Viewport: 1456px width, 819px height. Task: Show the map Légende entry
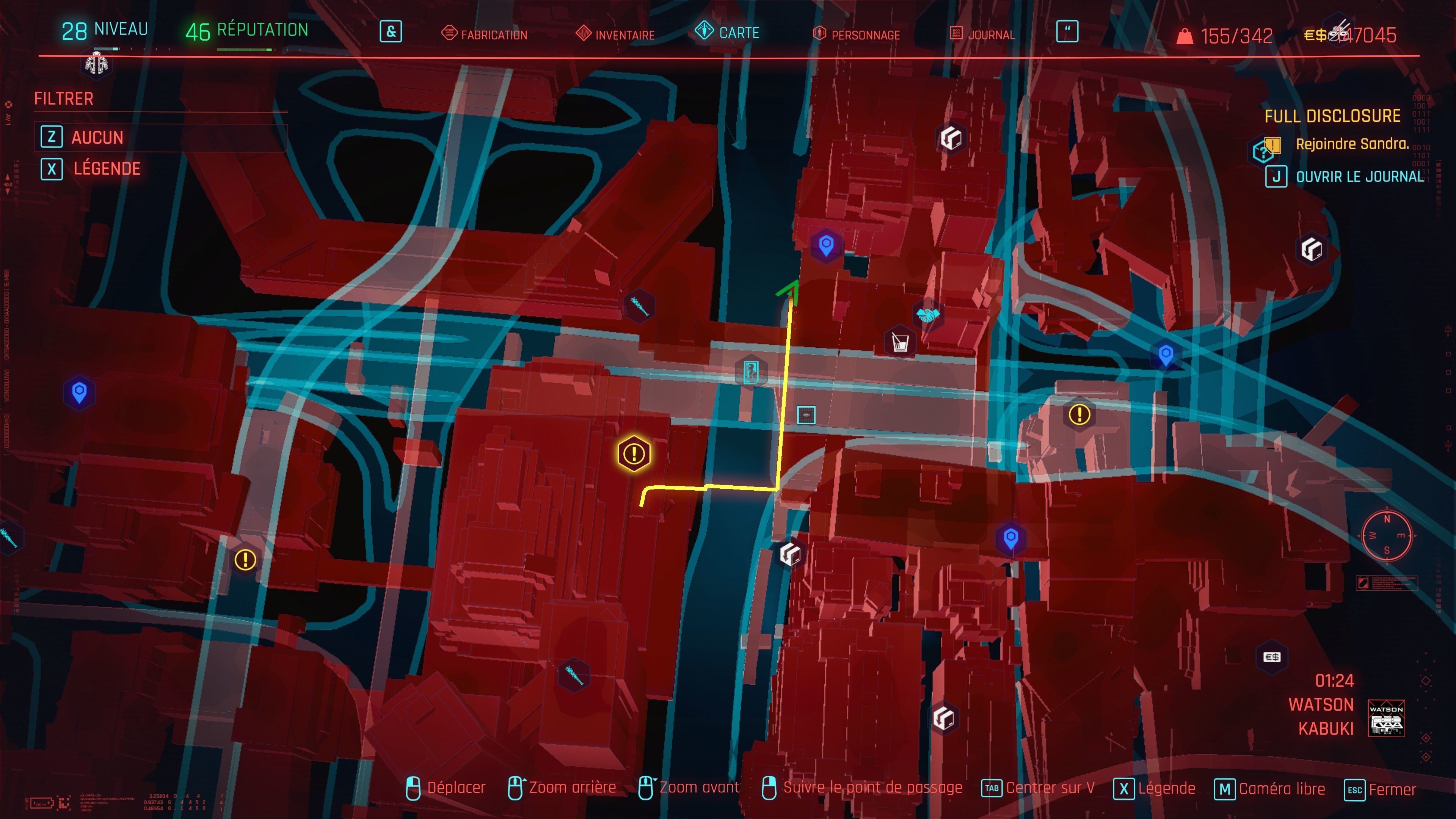(x=106, y=168)
